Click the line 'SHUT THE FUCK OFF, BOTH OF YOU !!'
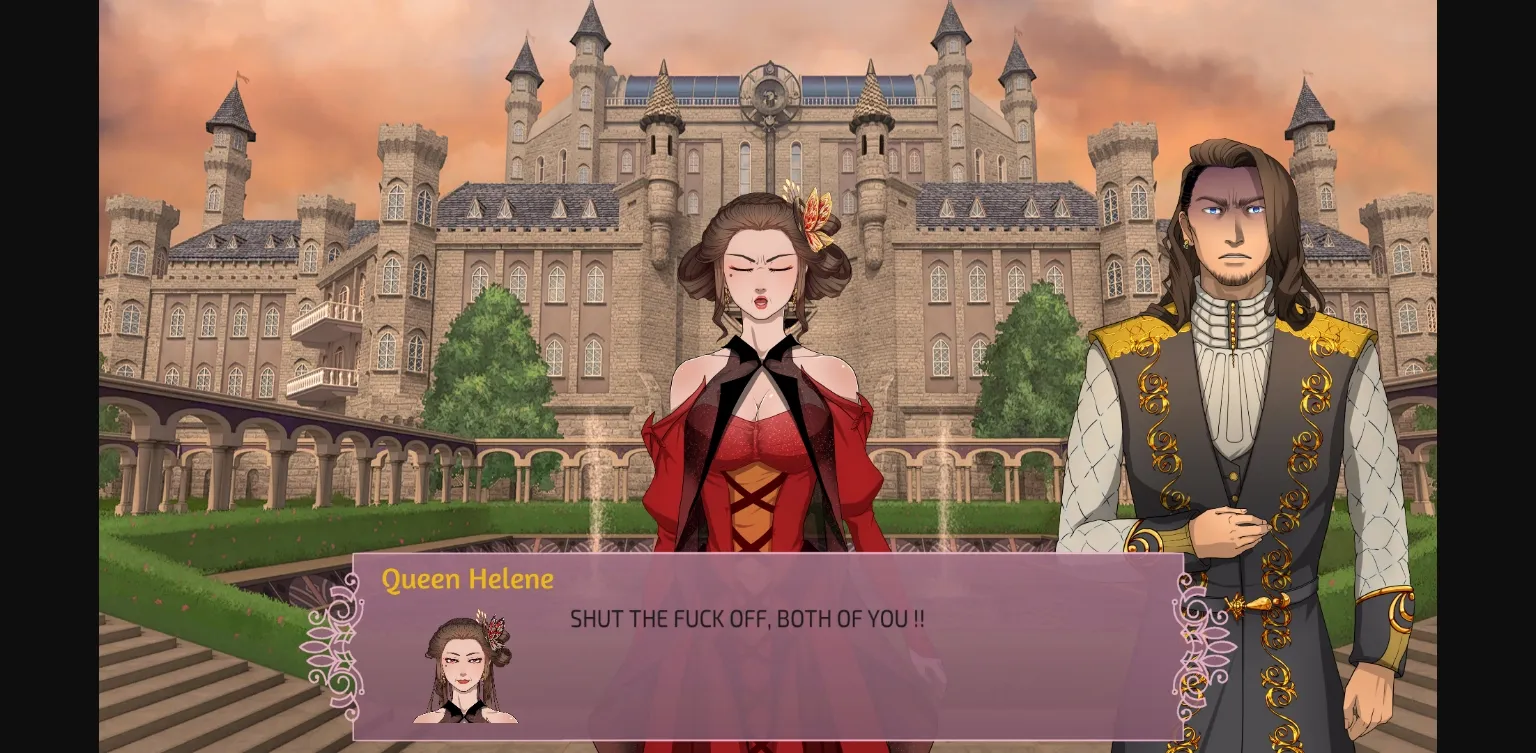The height and width of the screenshot is (753, 1536). pyautogui.click(x=746, y=618)
